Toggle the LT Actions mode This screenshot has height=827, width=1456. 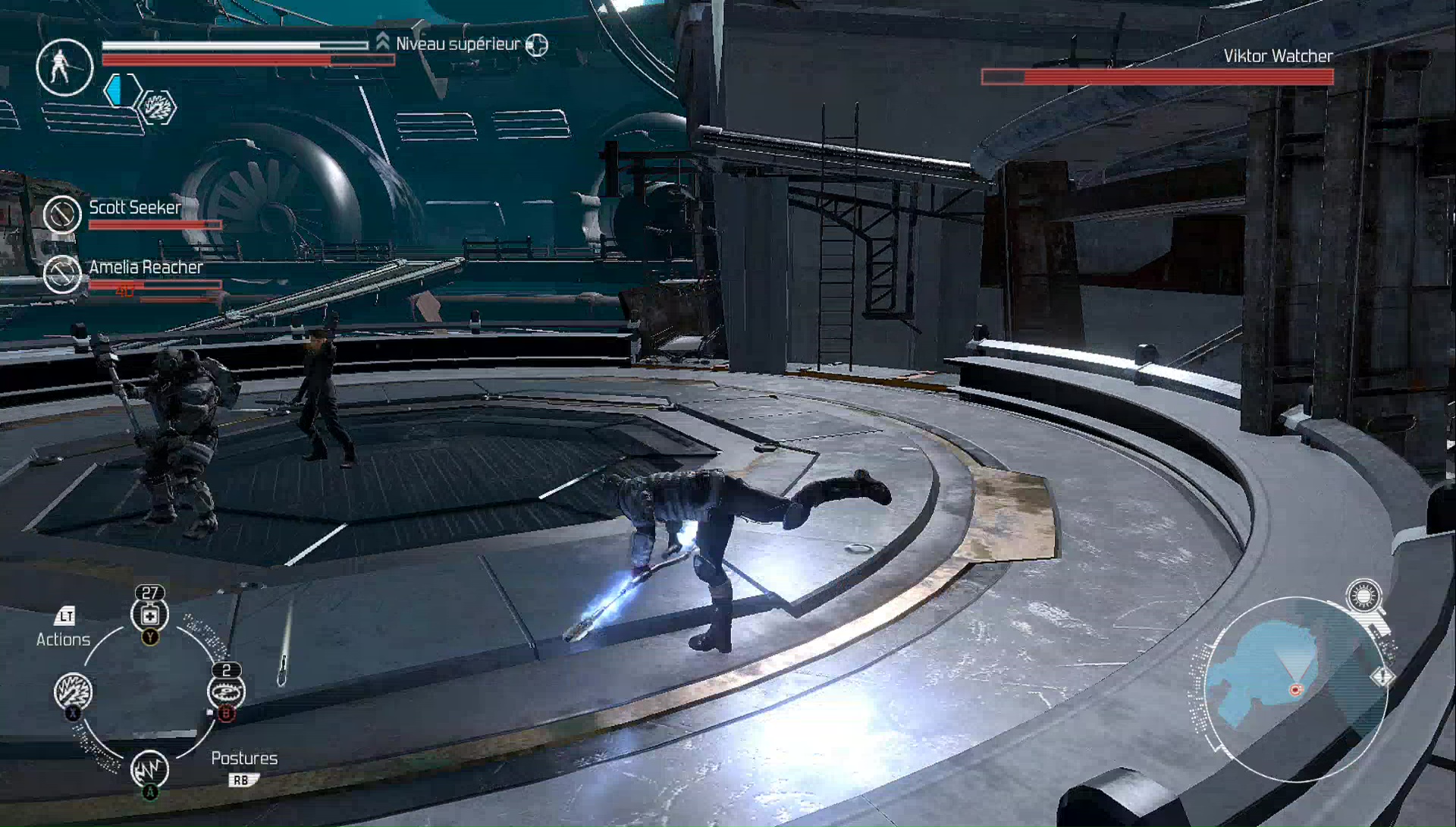[65, 617]
